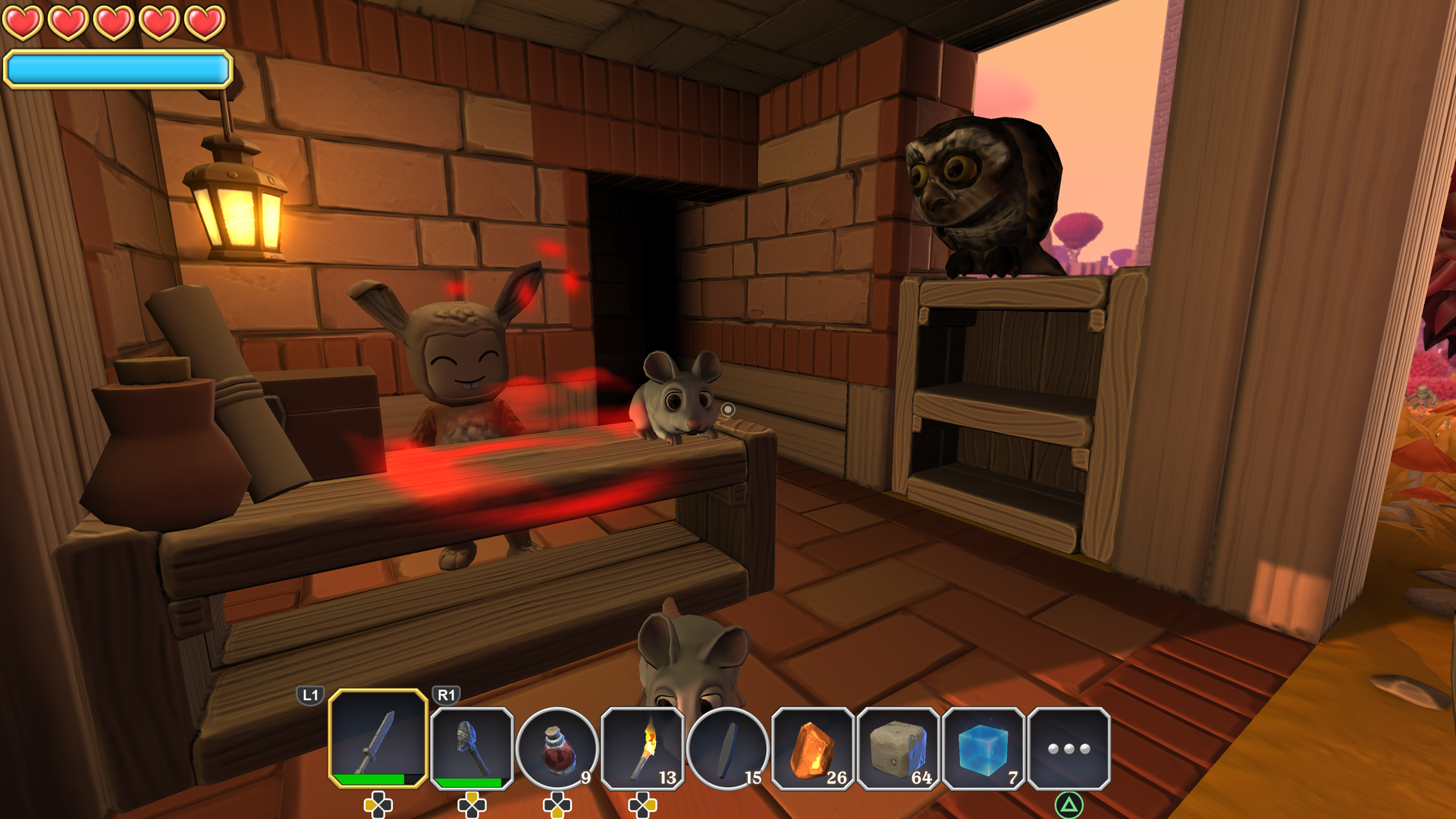Pick the ice block slot showing 7
This screenshot has height=819, width=1456.
[984, 747]
